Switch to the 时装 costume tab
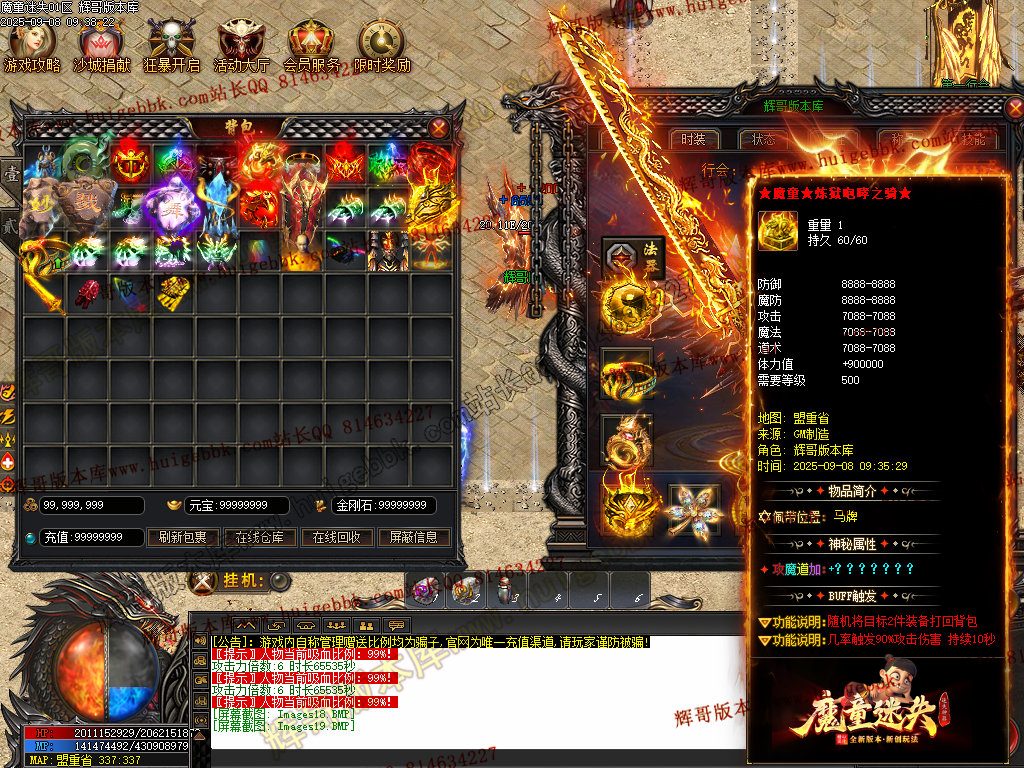Screen dimensions: 1024x768 tap(694, 140)
